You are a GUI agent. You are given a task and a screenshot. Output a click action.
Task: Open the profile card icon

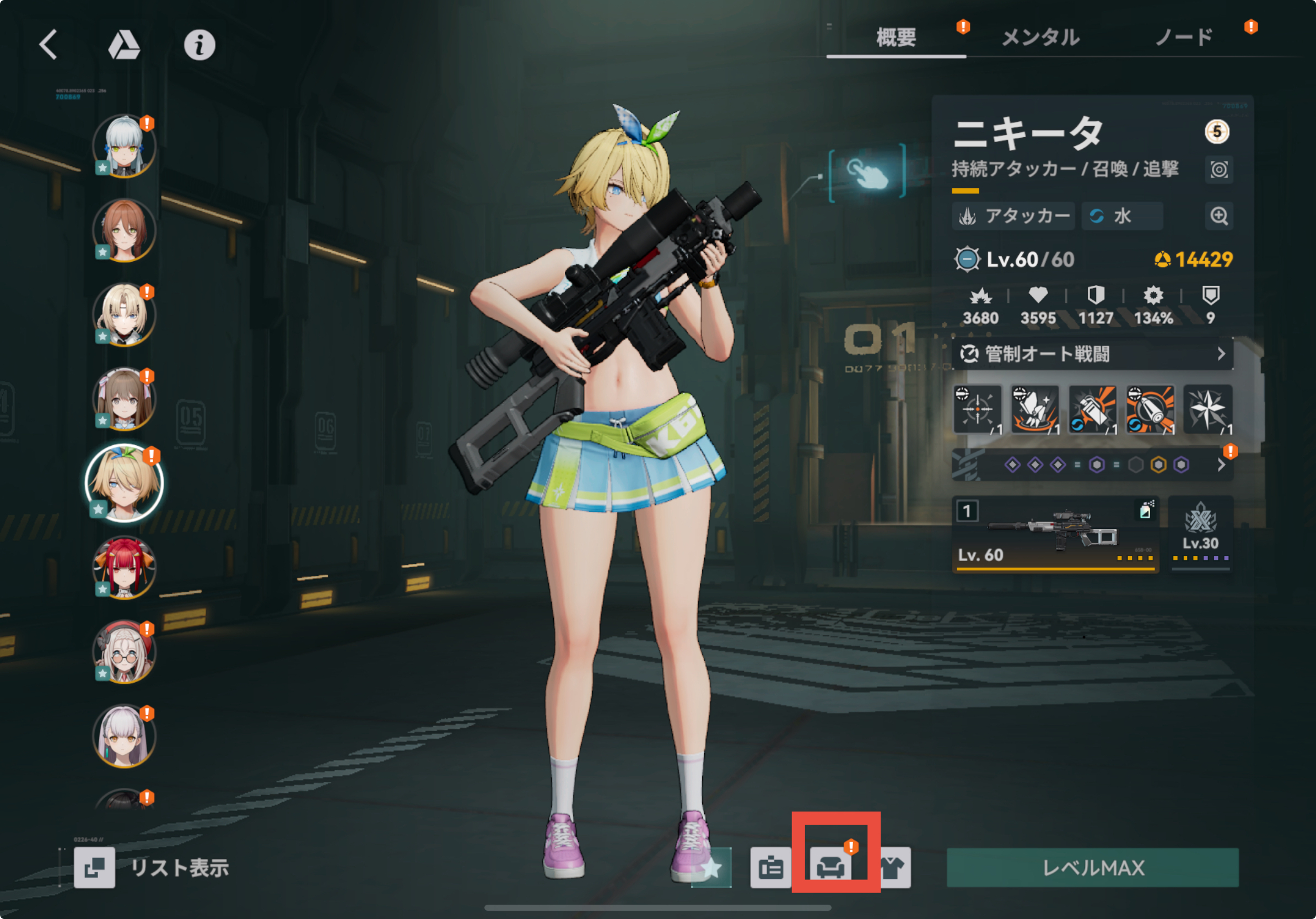point(770,867)
